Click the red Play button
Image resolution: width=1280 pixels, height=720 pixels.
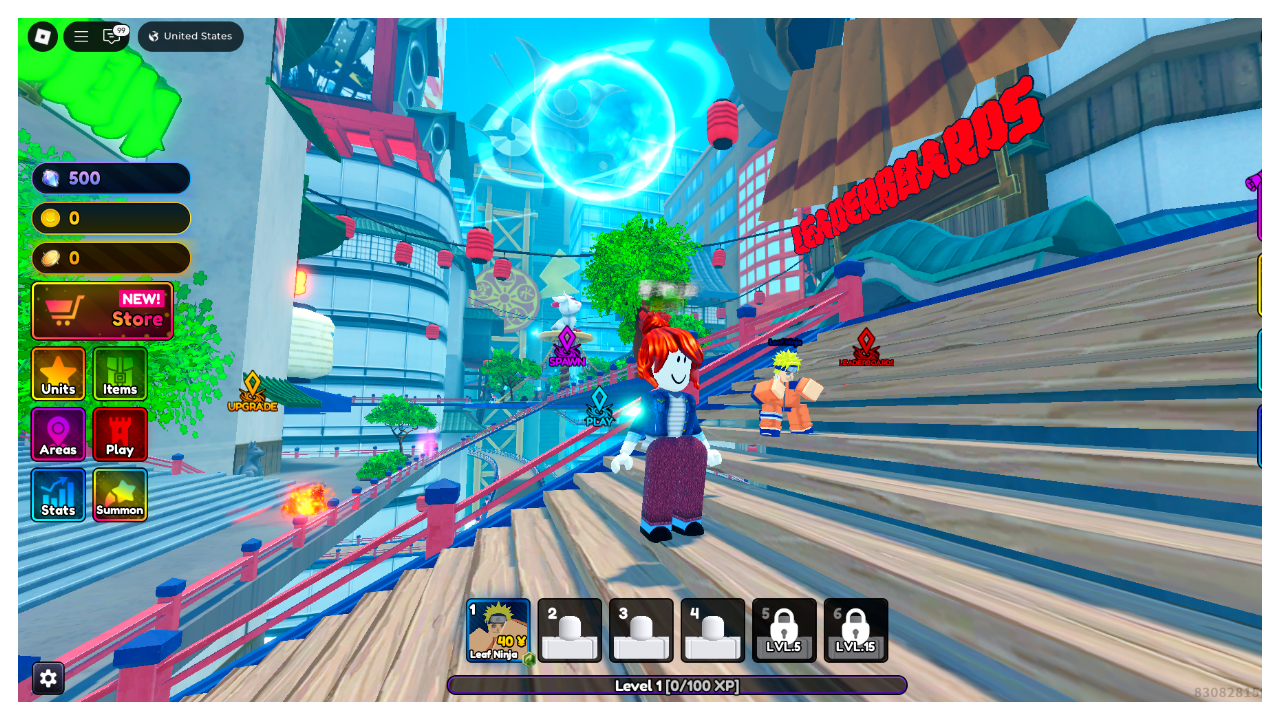tap(120, 434)
